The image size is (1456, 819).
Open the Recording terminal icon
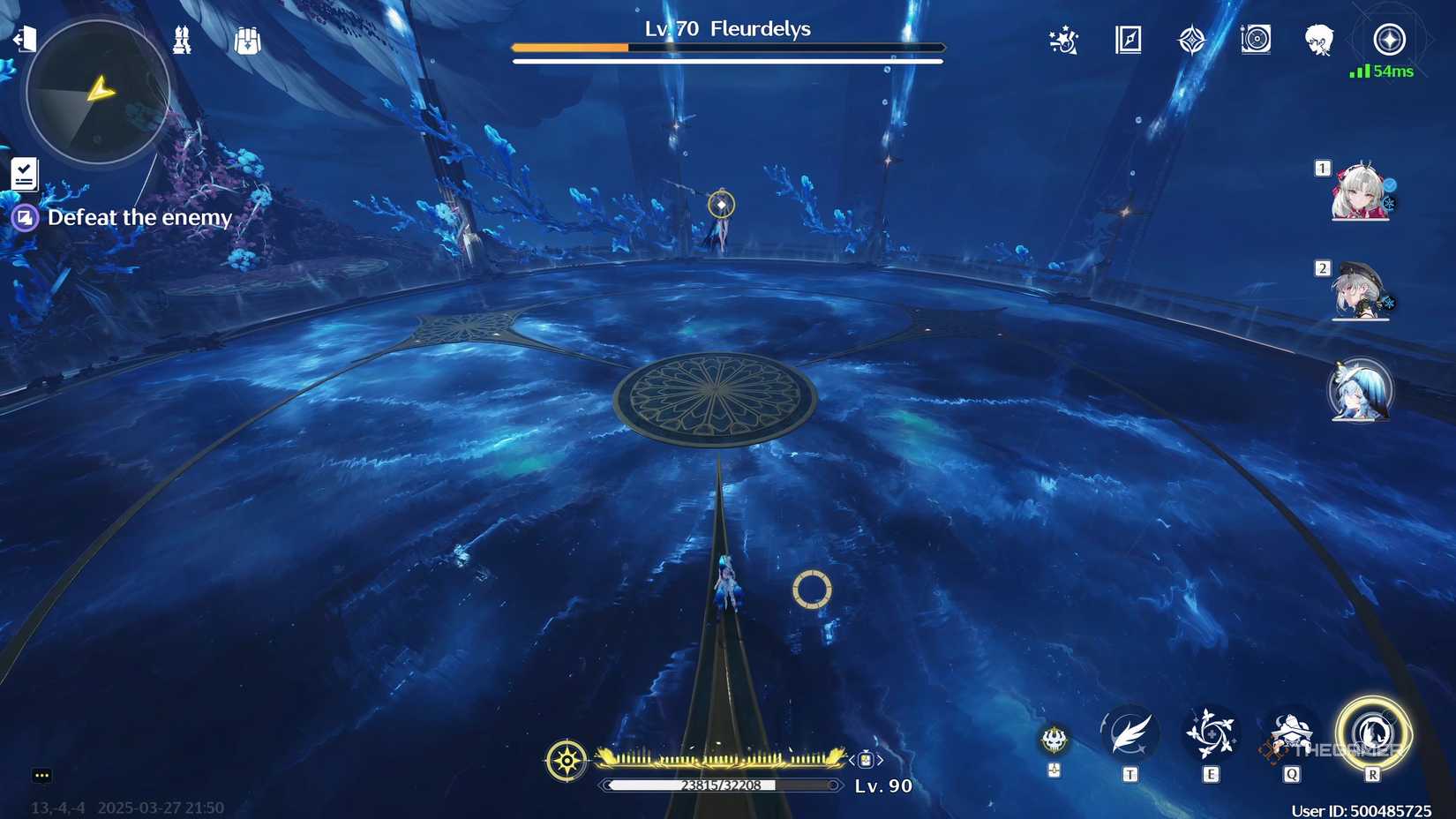(x=1257, y=40)
